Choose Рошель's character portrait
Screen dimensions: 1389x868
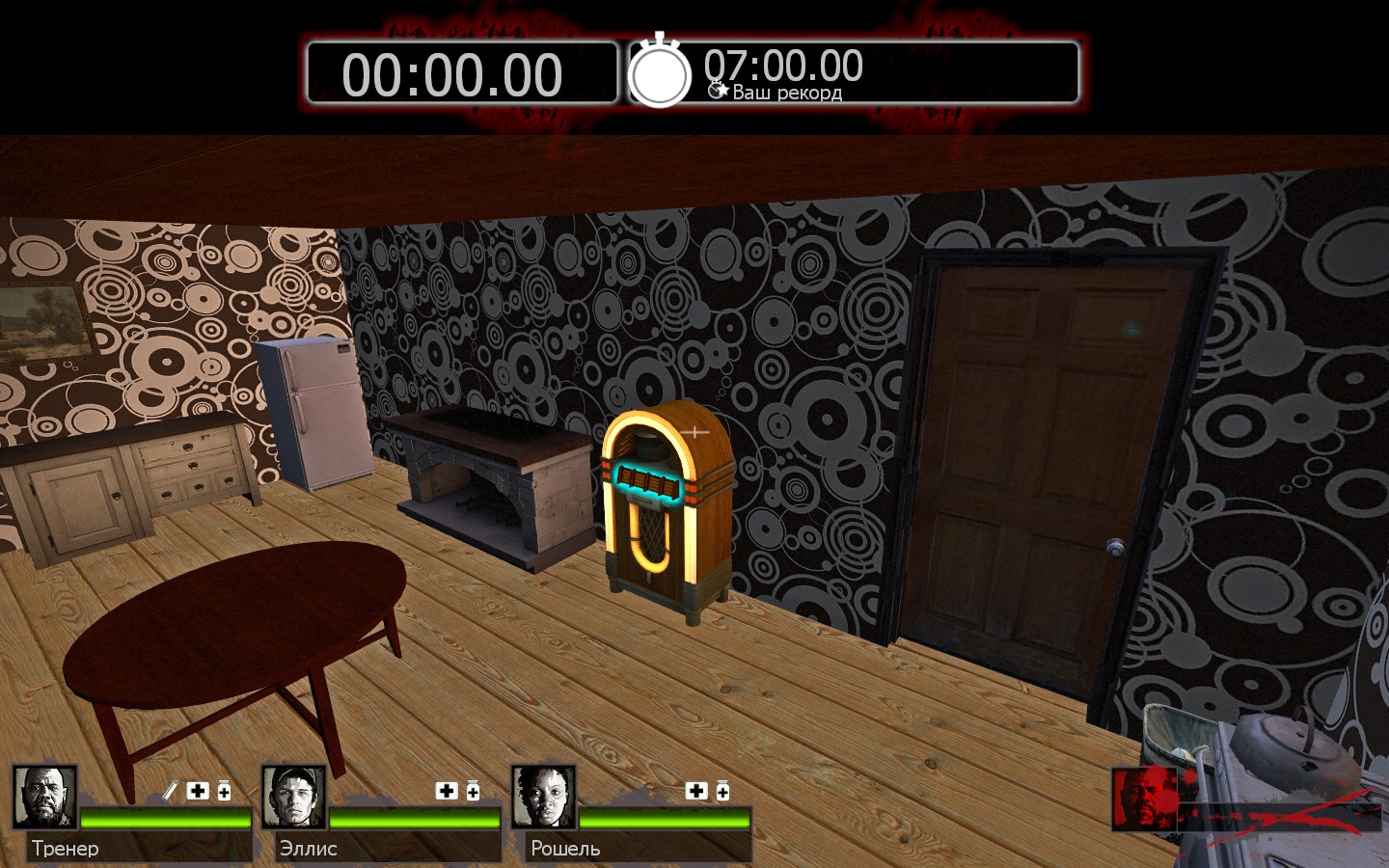click(543, 797)
